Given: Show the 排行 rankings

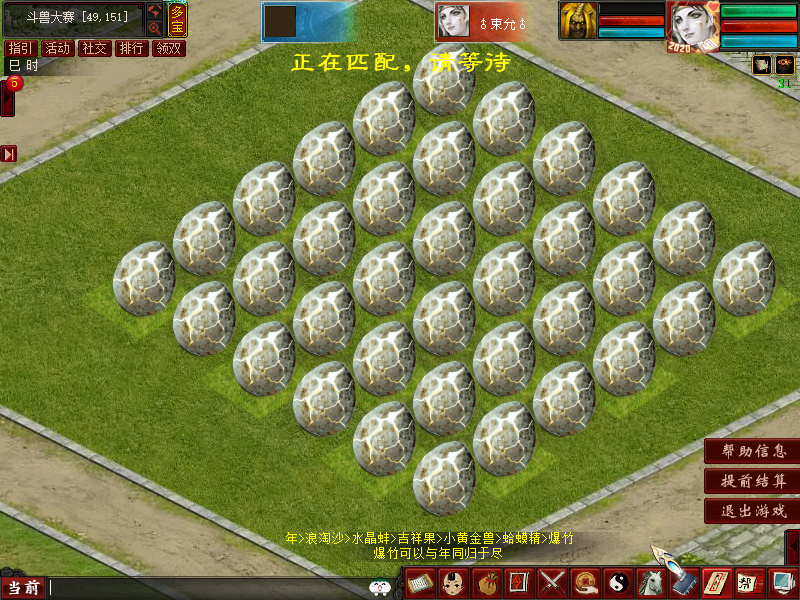Looking at the screenshot, I should click(131, 48).
